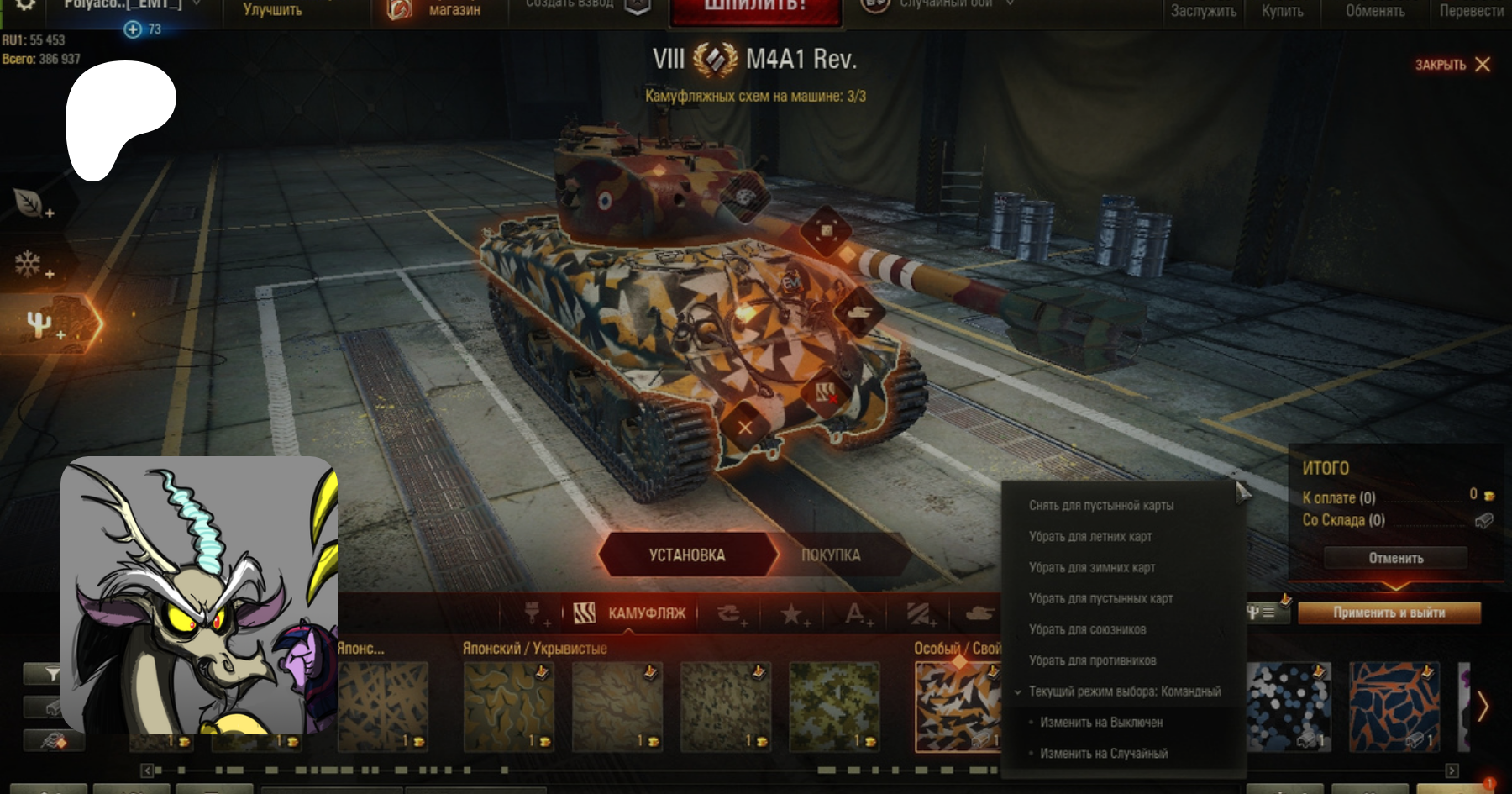The width and height of the screenshot is (1512, 794).
Task: Show next camouflages with right arrow
Action: click(x=1483, y=706)
